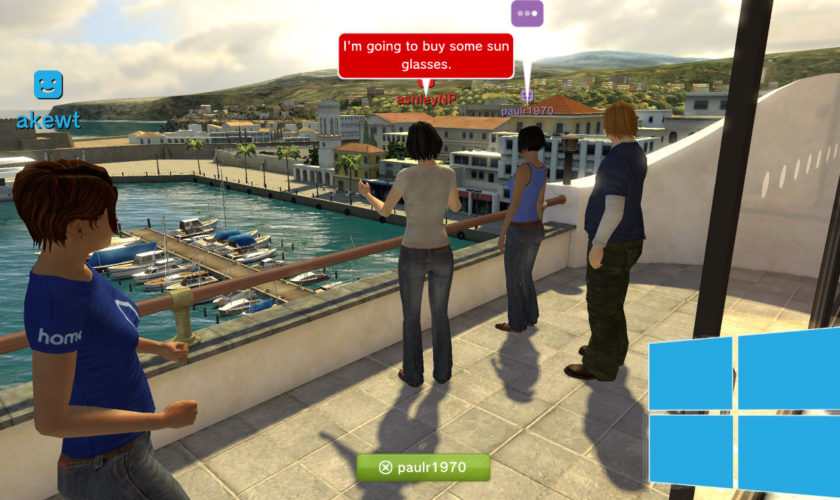
Task: Click the blue smiley icon above akewt
Action: click(x=47, y=85)
